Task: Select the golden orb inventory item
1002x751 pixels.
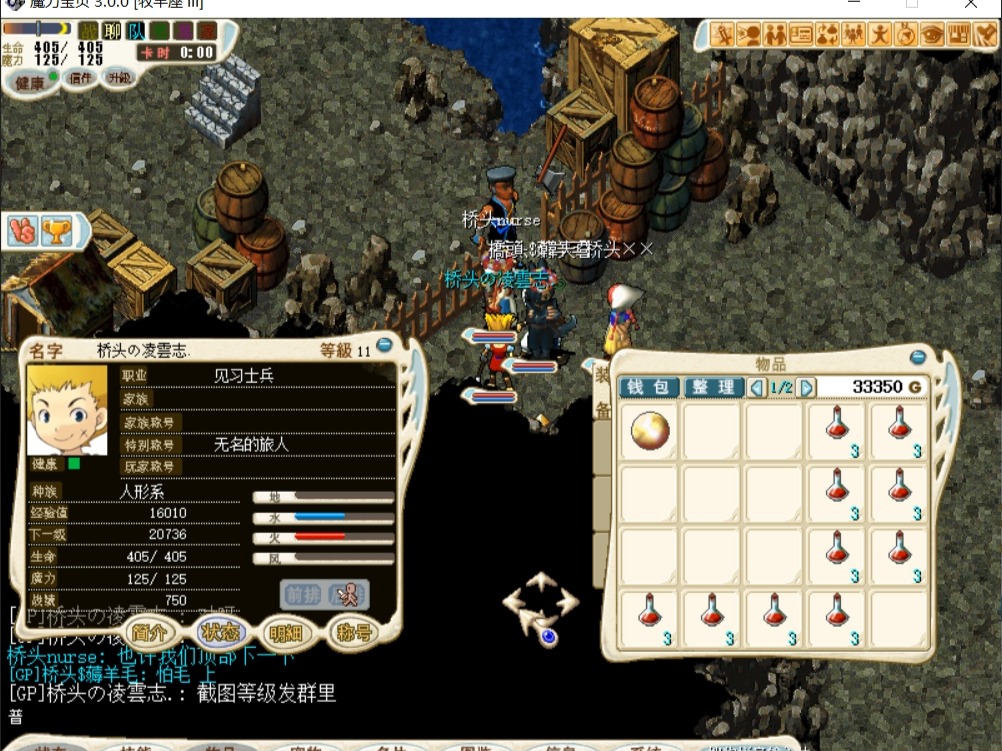Action: (x=650, y=430)
